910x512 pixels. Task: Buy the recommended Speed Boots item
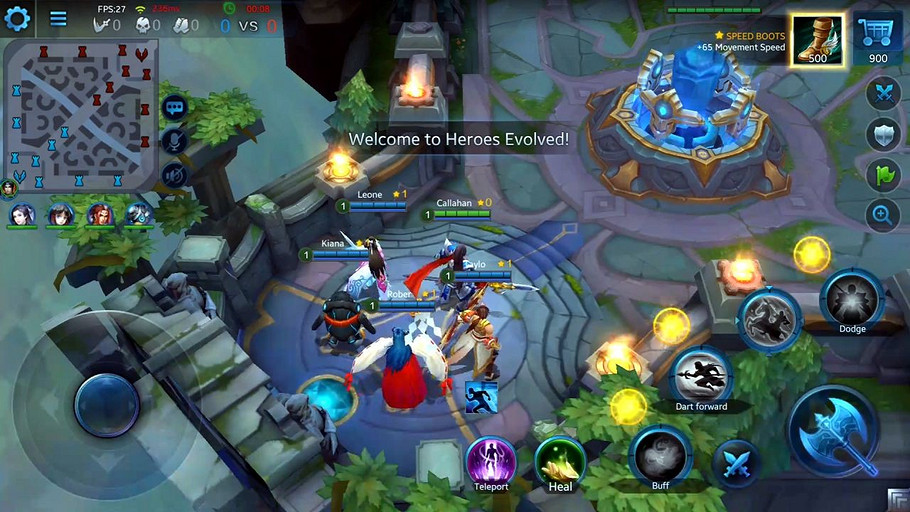[817, 41]
